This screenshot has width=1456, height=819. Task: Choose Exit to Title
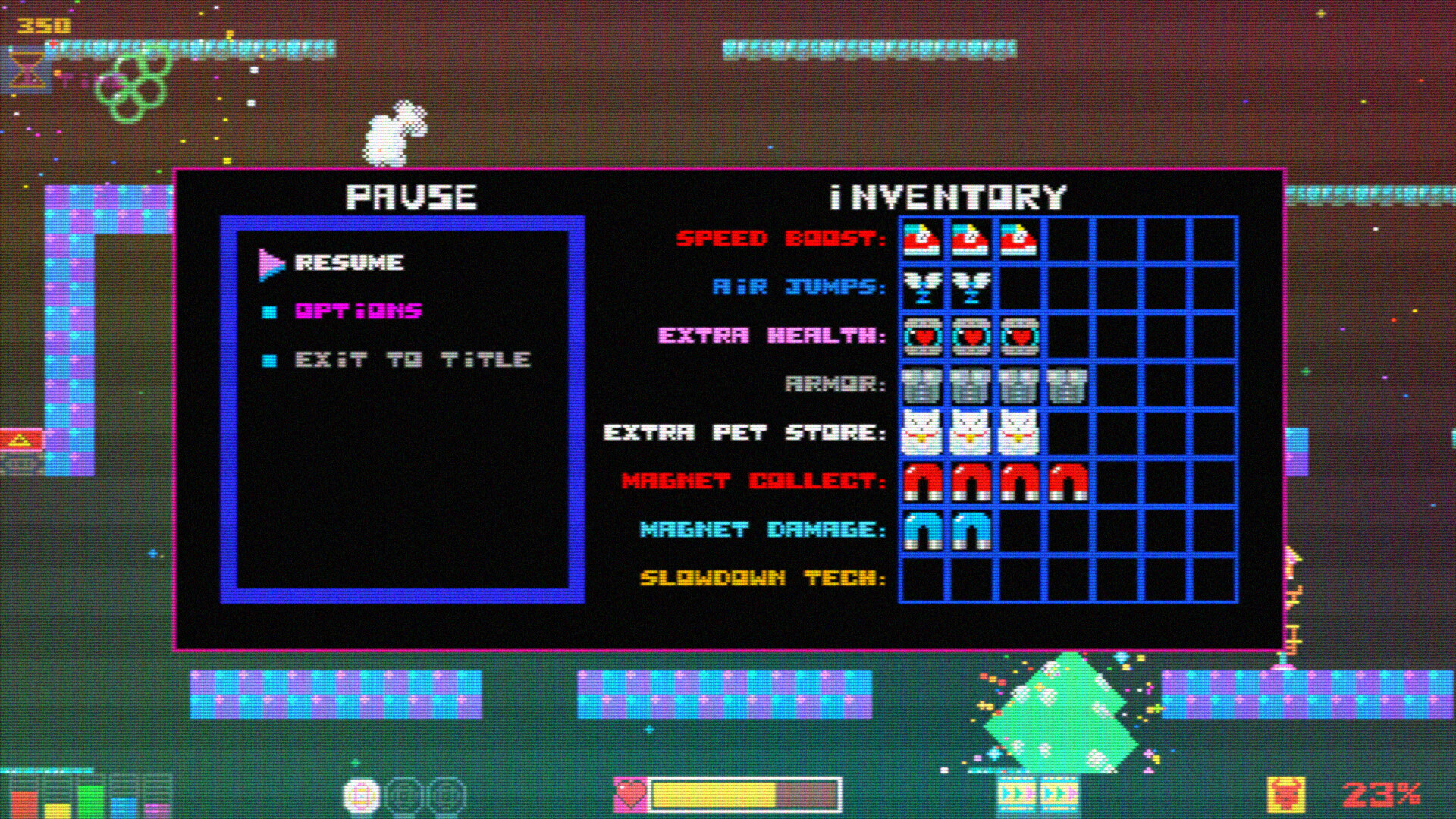tap(413, 359)
